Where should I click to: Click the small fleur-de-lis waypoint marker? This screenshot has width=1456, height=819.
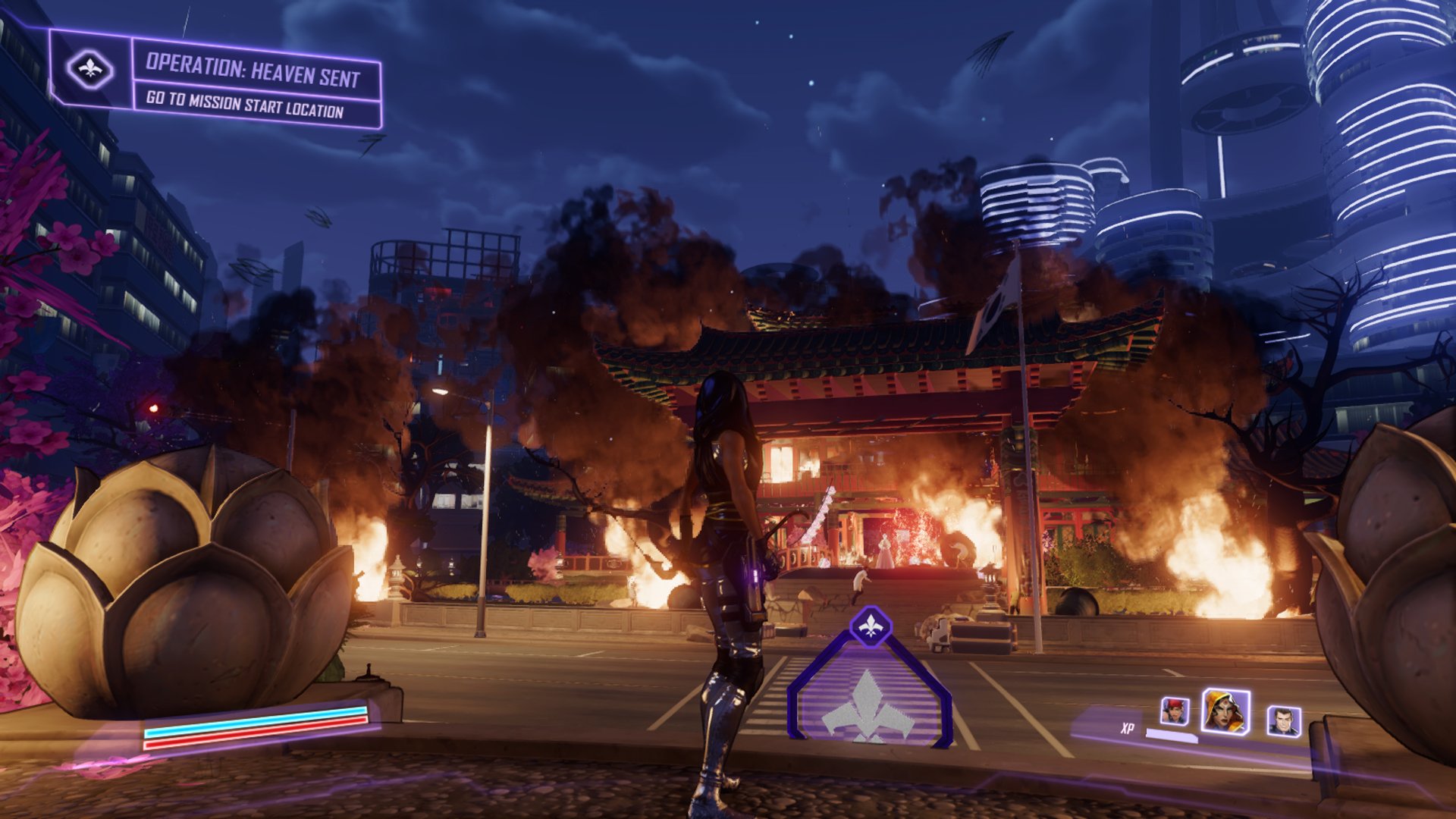871,626
